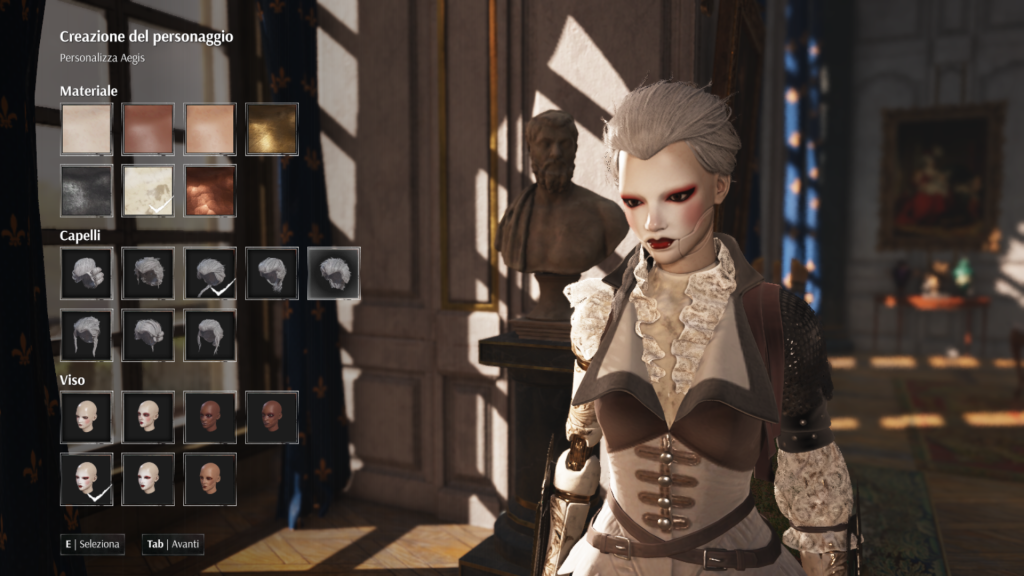Screen dimensions: 1024x576
Task: Choose the tan bare face without makeup
Action: click(210, 479)
